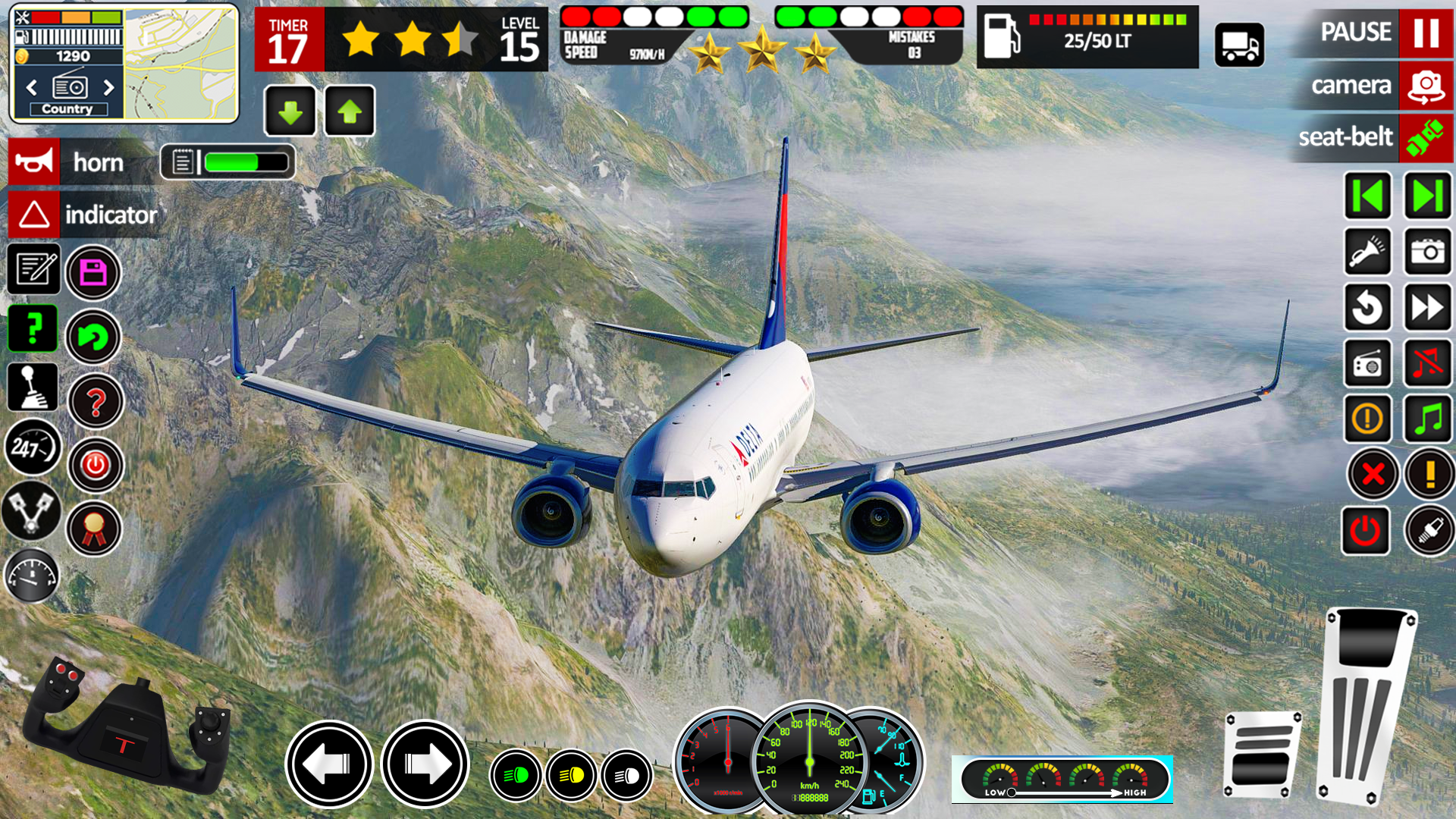
Task: Open the gear shift lever icon
Action: (32, 386)
